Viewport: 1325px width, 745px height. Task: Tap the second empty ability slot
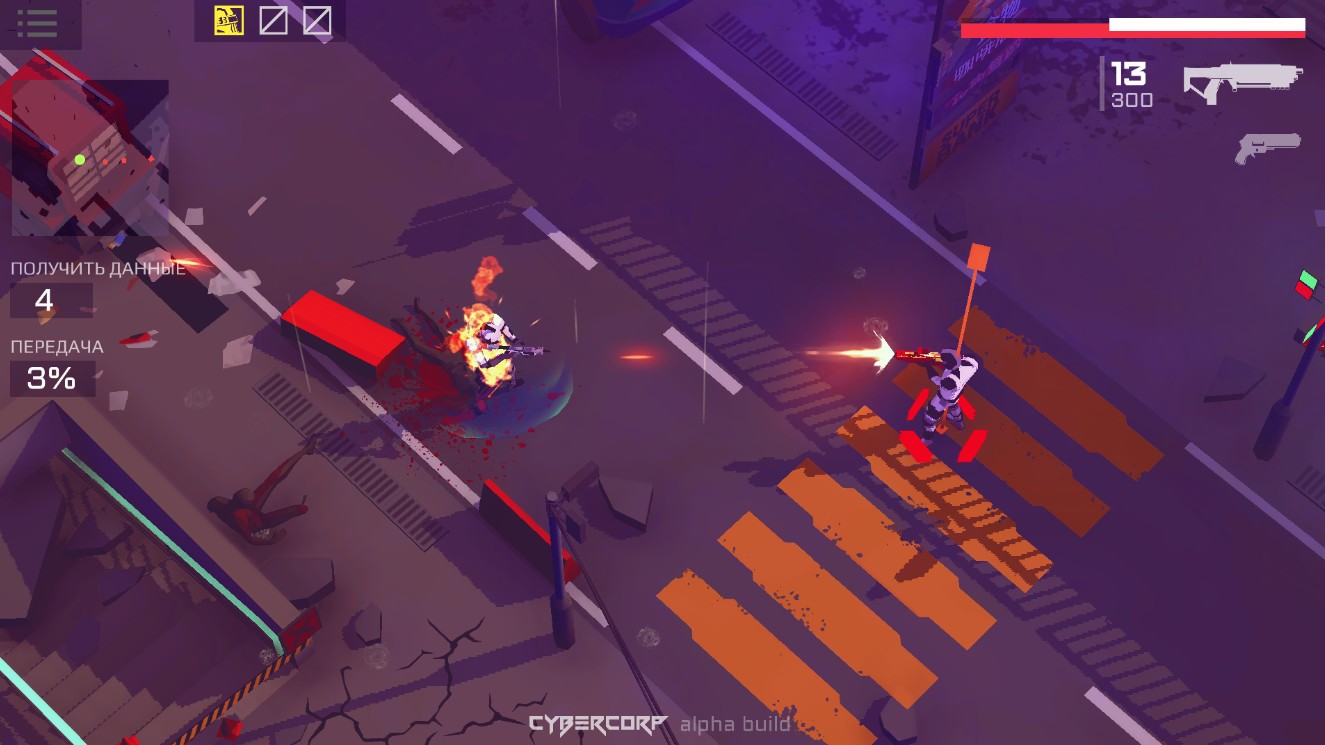[317, 18]
